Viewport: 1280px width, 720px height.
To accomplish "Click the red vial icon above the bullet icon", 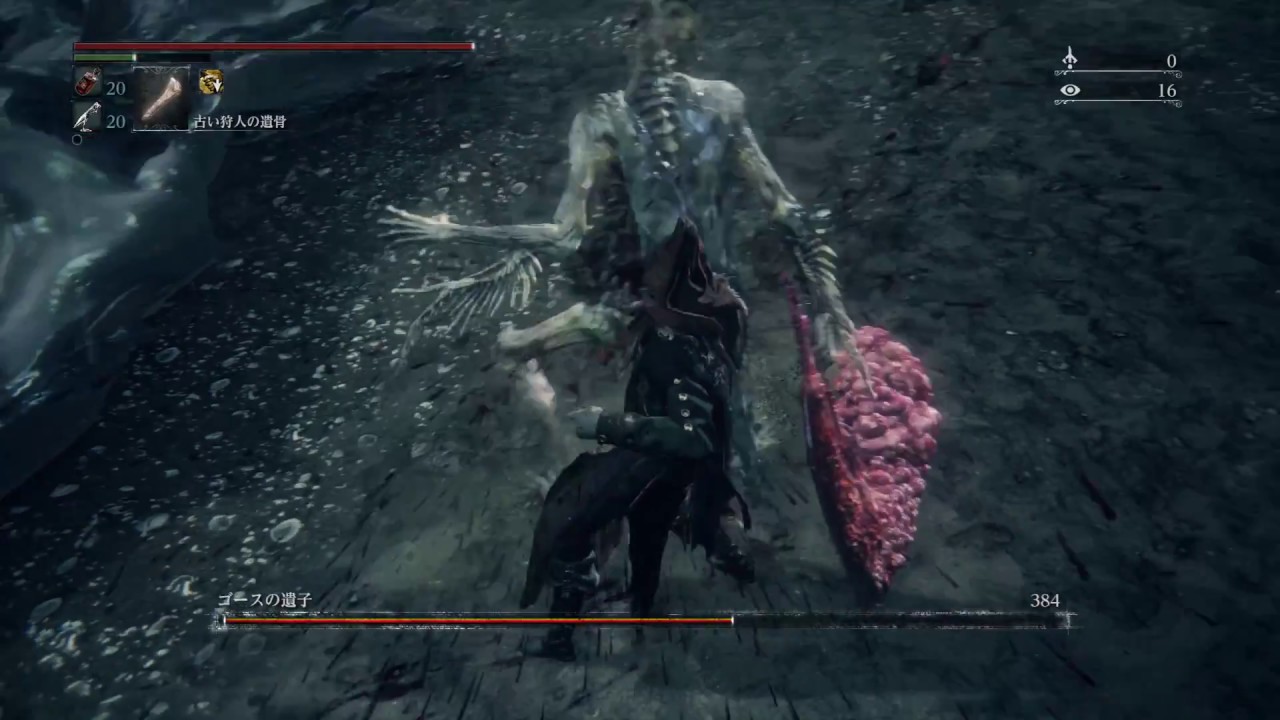I will click(x=85, y=82).
